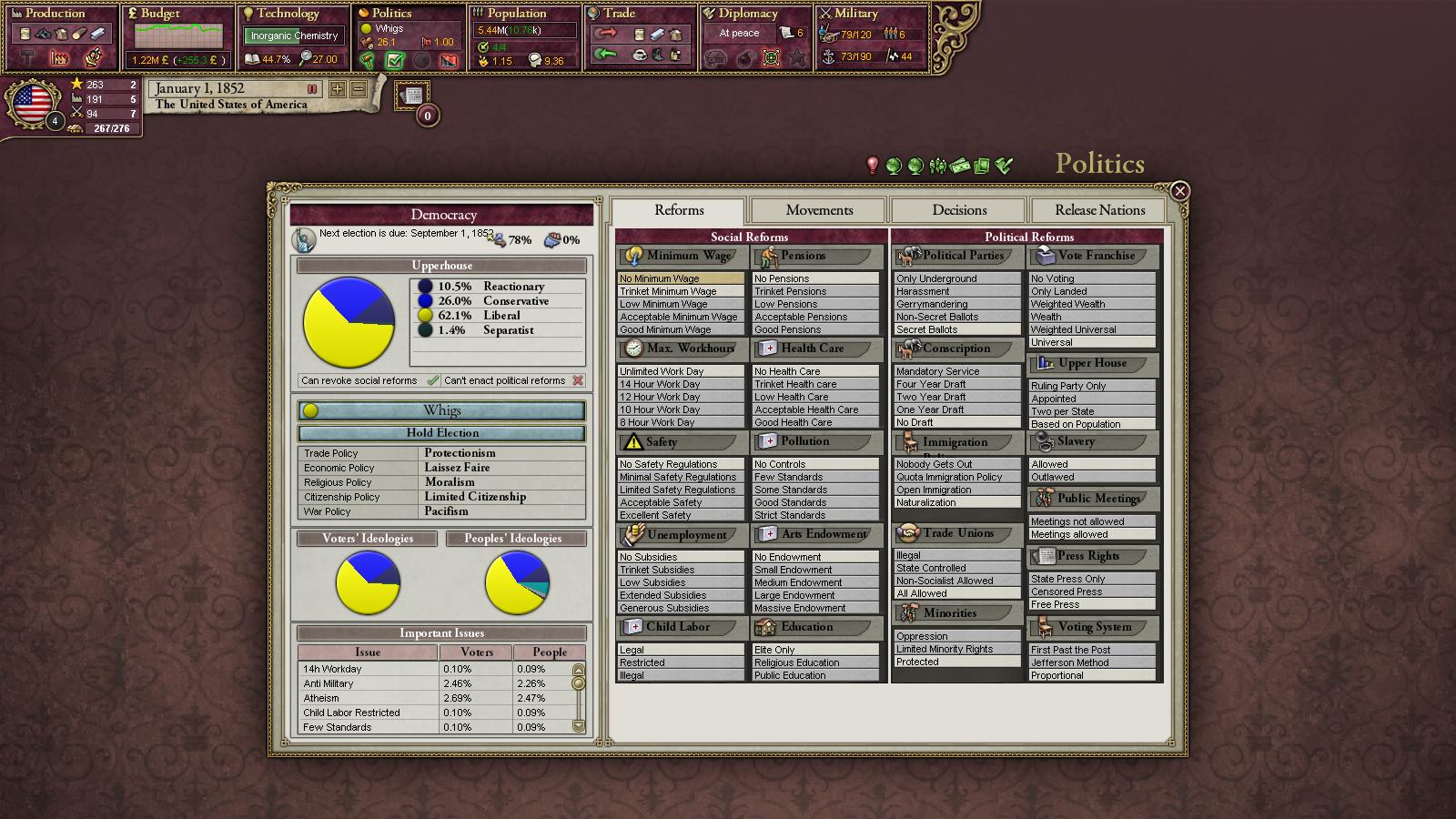This screenshot has height=819, width=1456.
Task: Switch to the Movements tab
Action: 819,210
